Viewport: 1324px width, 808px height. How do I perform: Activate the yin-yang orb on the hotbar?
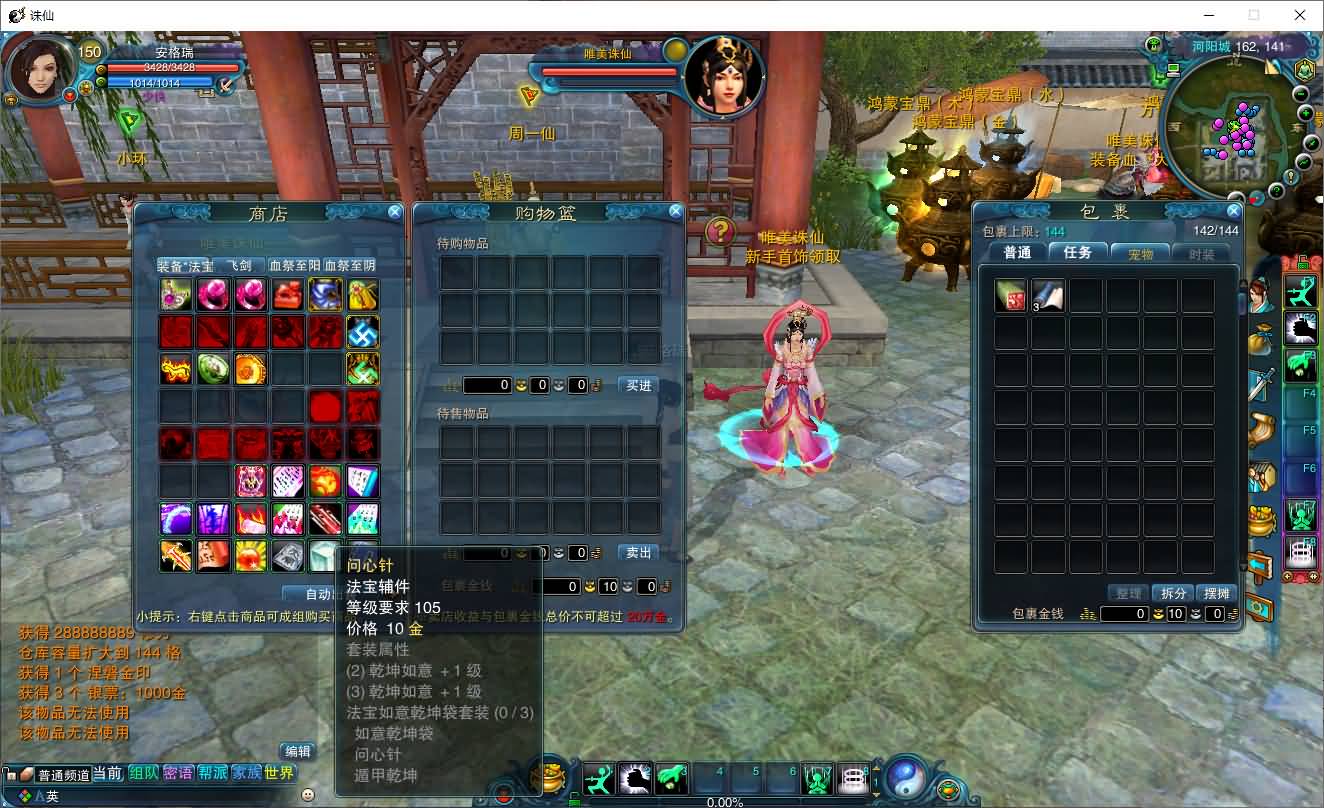coord(908,777)
